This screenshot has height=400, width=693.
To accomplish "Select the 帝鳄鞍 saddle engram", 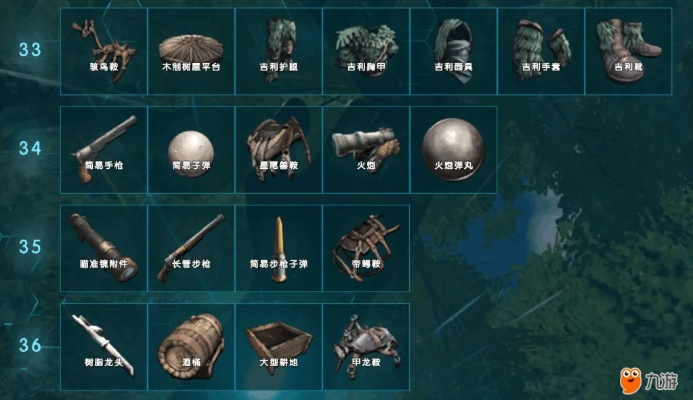I will [366, 247].
